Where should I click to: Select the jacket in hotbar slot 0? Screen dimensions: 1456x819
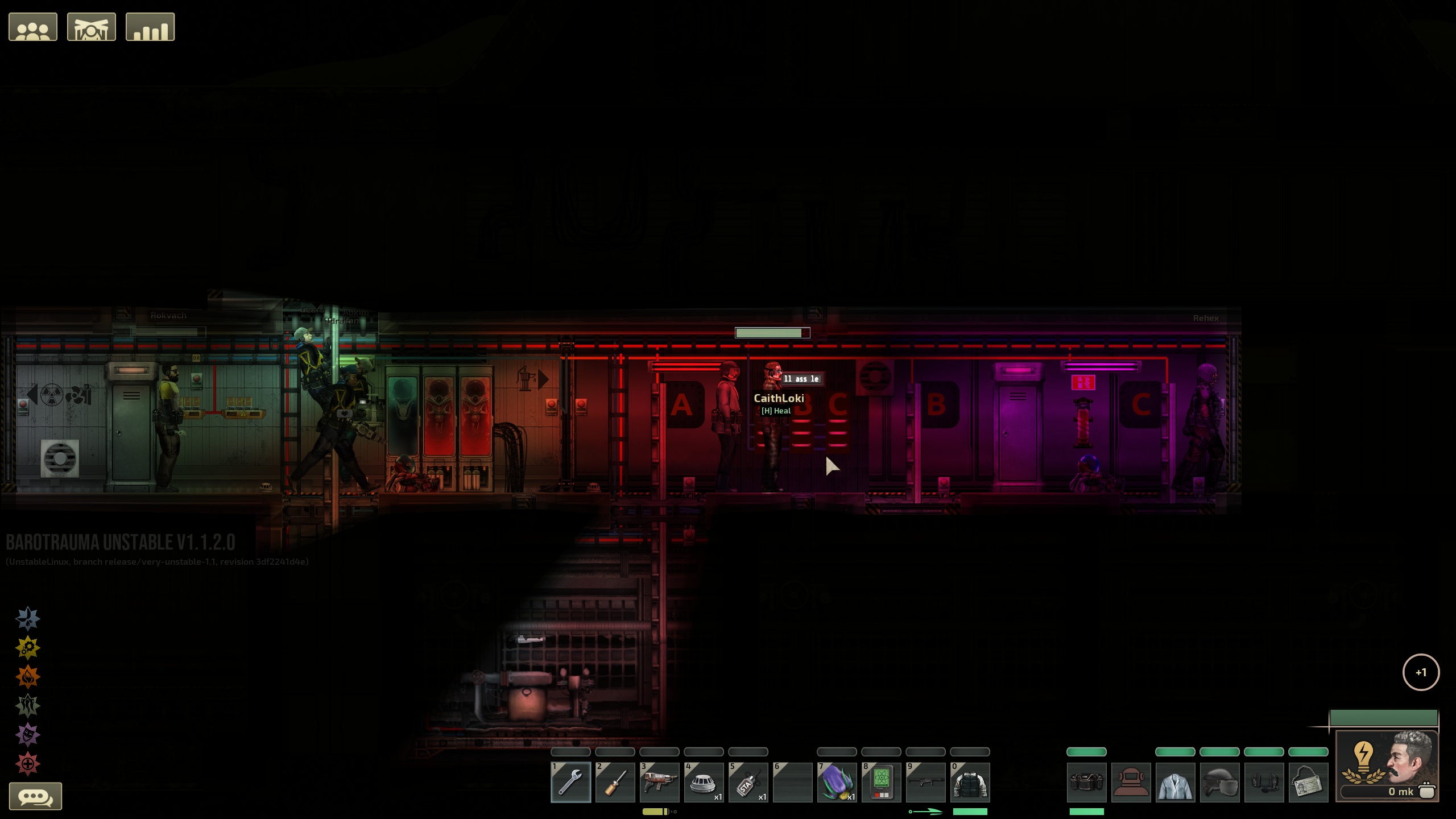pos(971,782)
